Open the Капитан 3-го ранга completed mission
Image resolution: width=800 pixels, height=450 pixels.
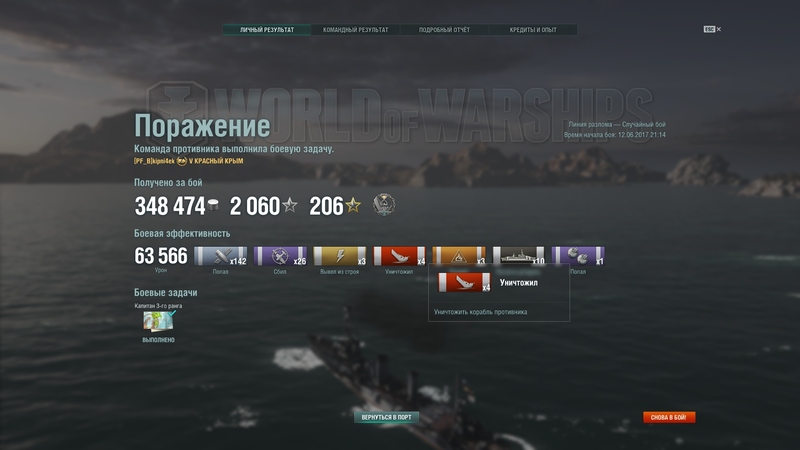point(160,321)
